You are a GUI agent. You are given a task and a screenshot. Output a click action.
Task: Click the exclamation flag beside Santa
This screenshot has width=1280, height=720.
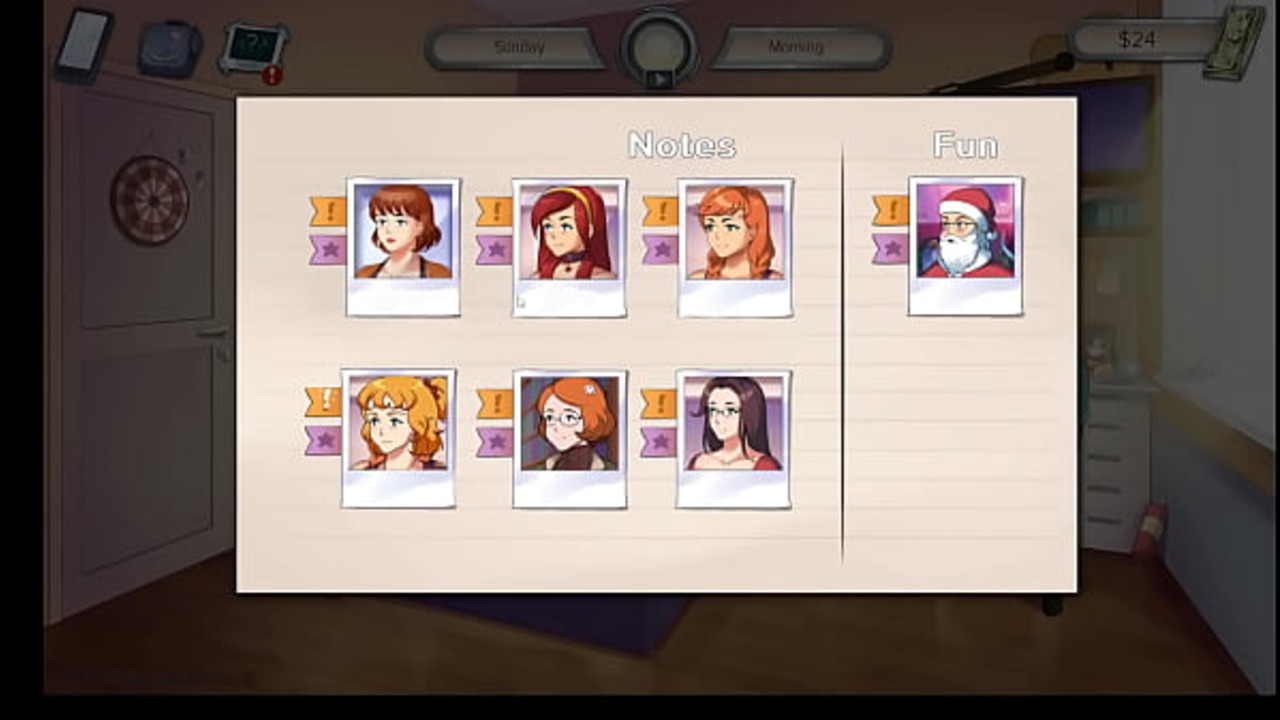click(x=890, y=210)
